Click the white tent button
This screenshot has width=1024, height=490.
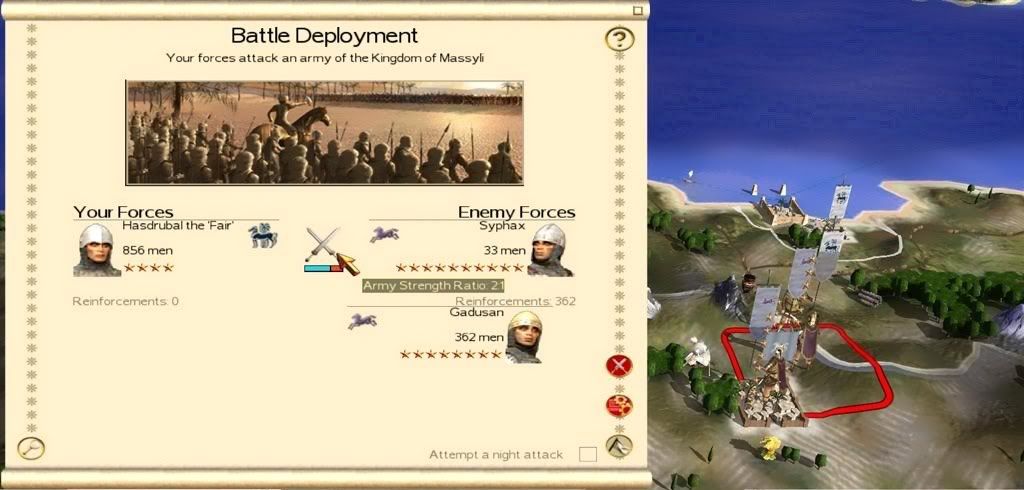[x=619, y=446]
